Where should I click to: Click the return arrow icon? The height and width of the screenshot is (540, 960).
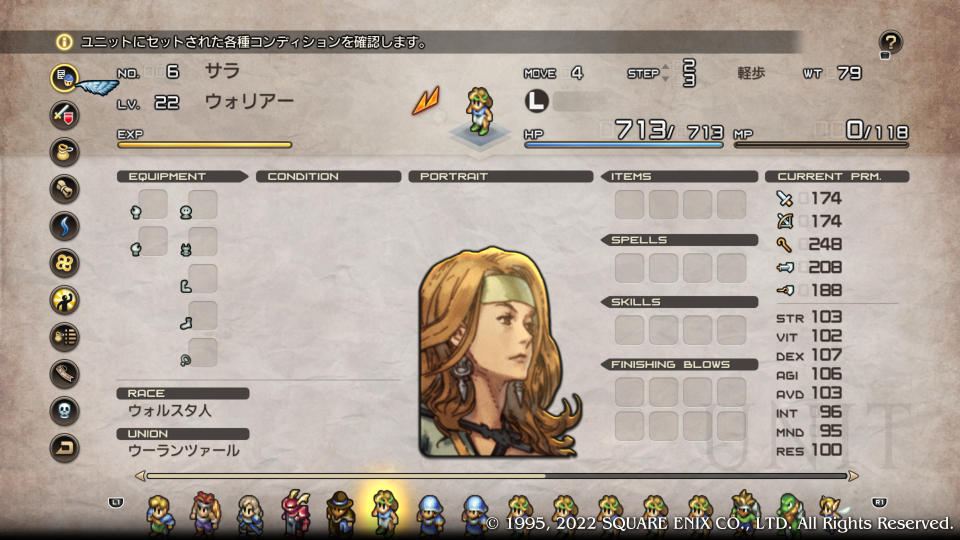(65, 447)
